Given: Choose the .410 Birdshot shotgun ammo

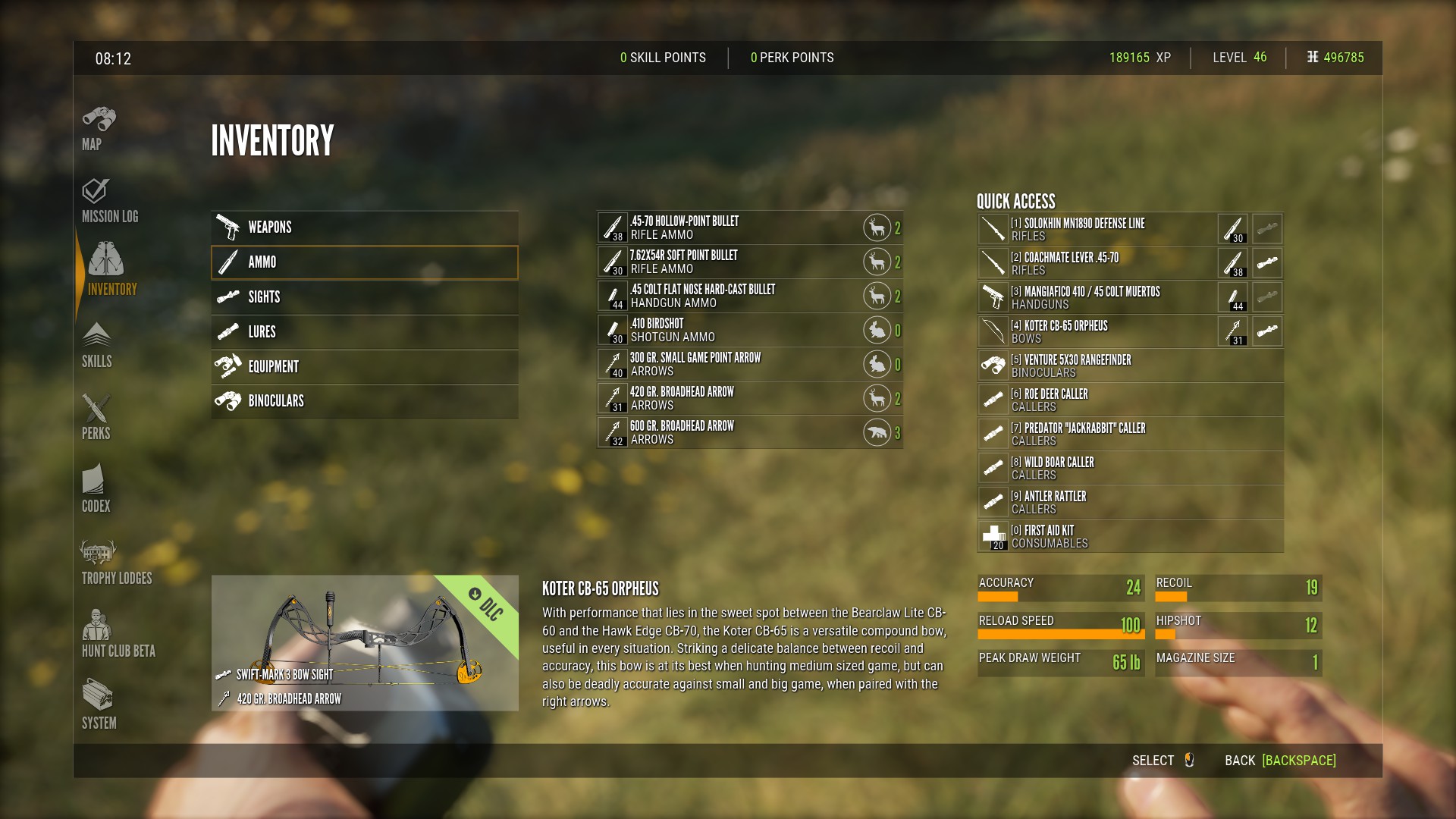Looking at the screenshot, I should [728, 330].
